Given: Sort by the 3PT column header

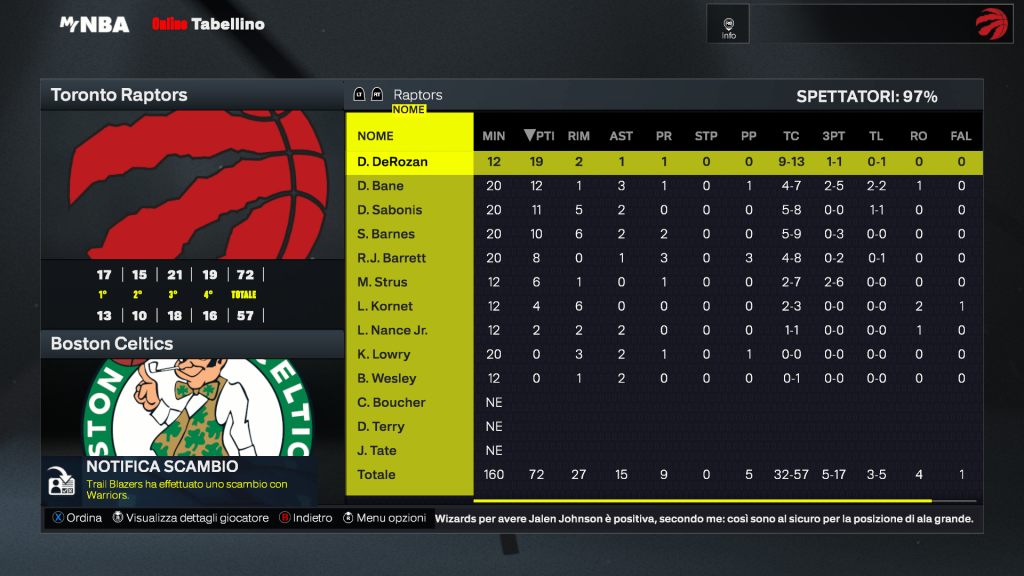Looking at the screenshot, I should click(x=833, y=136).
